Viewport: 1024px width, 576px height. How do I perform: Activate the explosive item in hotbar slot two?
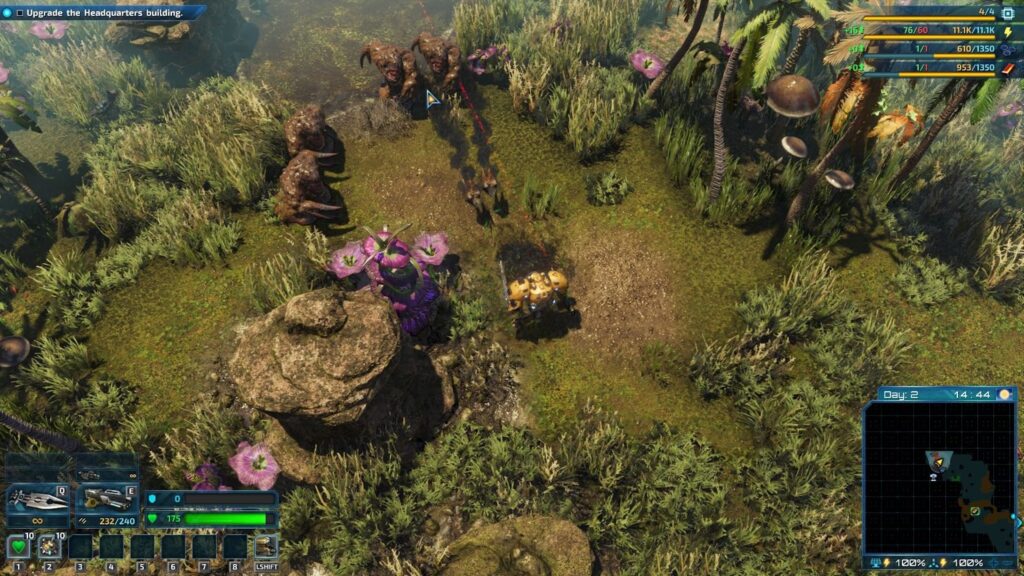click(x=48, y=546)
